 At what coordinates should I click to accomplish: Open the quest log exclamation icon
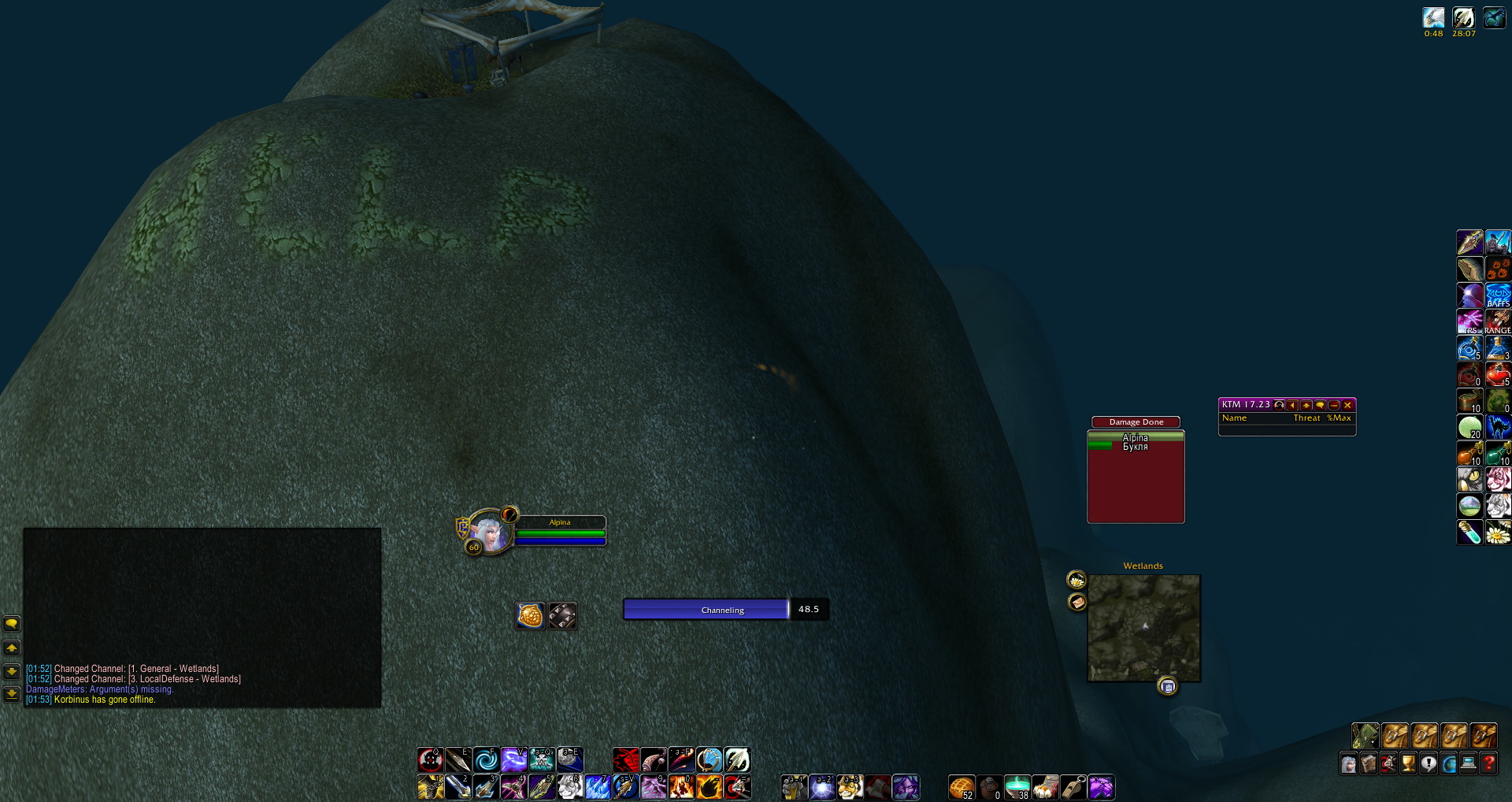(x=1429, y=763)
